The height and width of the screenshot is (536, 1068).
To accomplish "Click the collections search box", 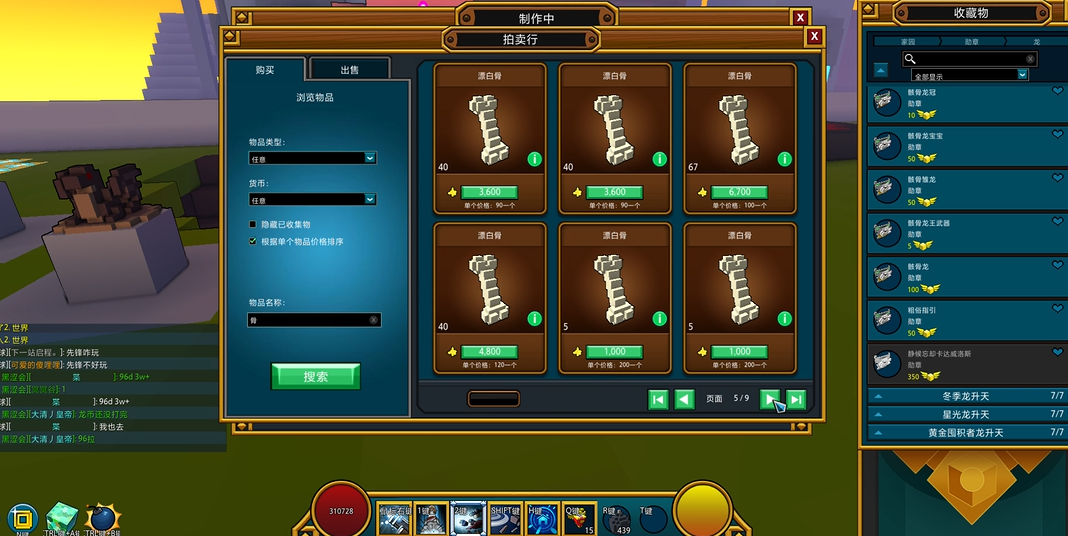I will point(968,59).
